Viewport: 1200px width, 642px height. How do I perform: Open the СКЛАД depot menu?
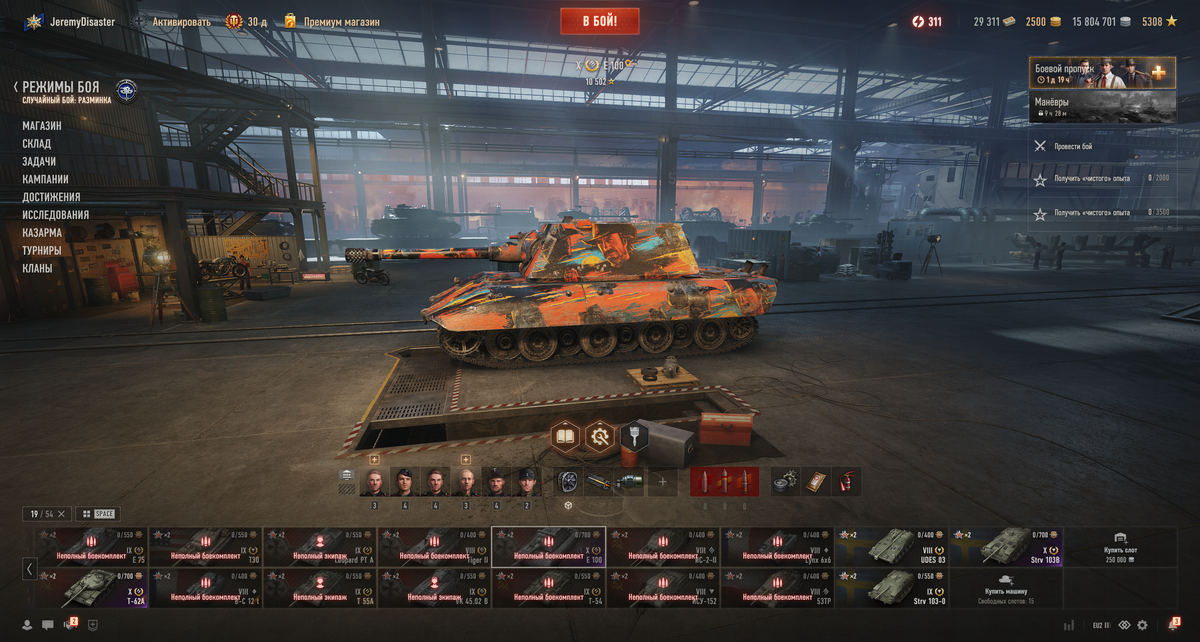click(37, 144)
